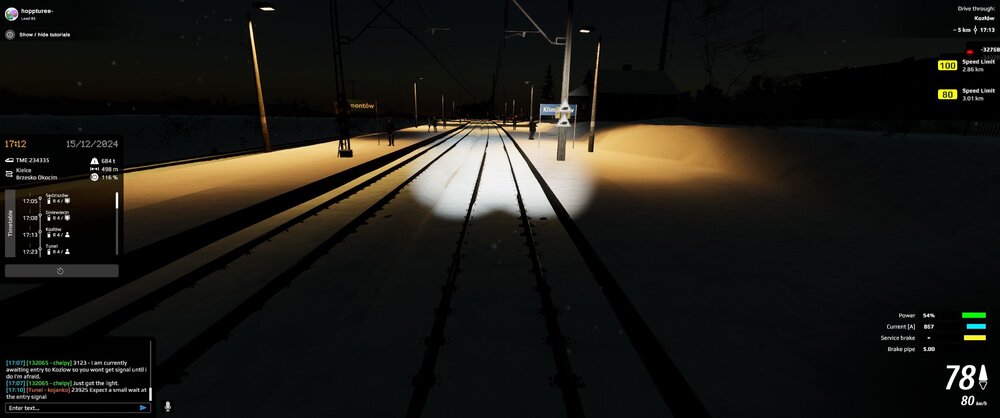Click the timetable scrollbar
Viewport: 1000px width, 418px height.
(117, 202)
